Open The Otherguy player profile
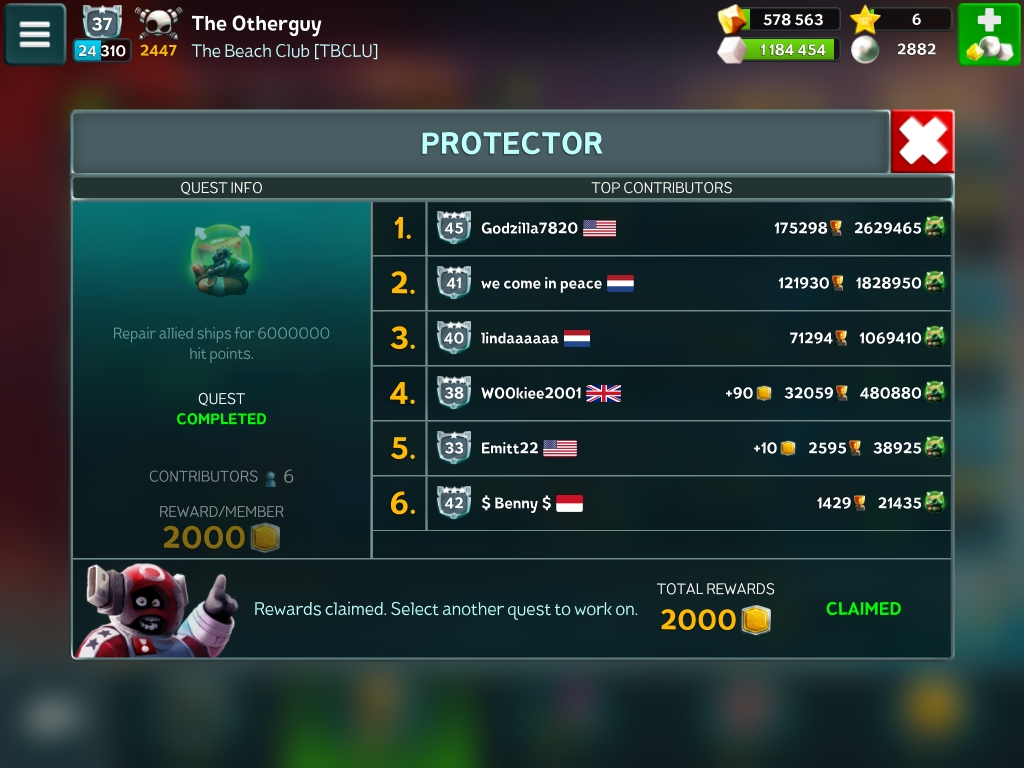 point(257,23)
